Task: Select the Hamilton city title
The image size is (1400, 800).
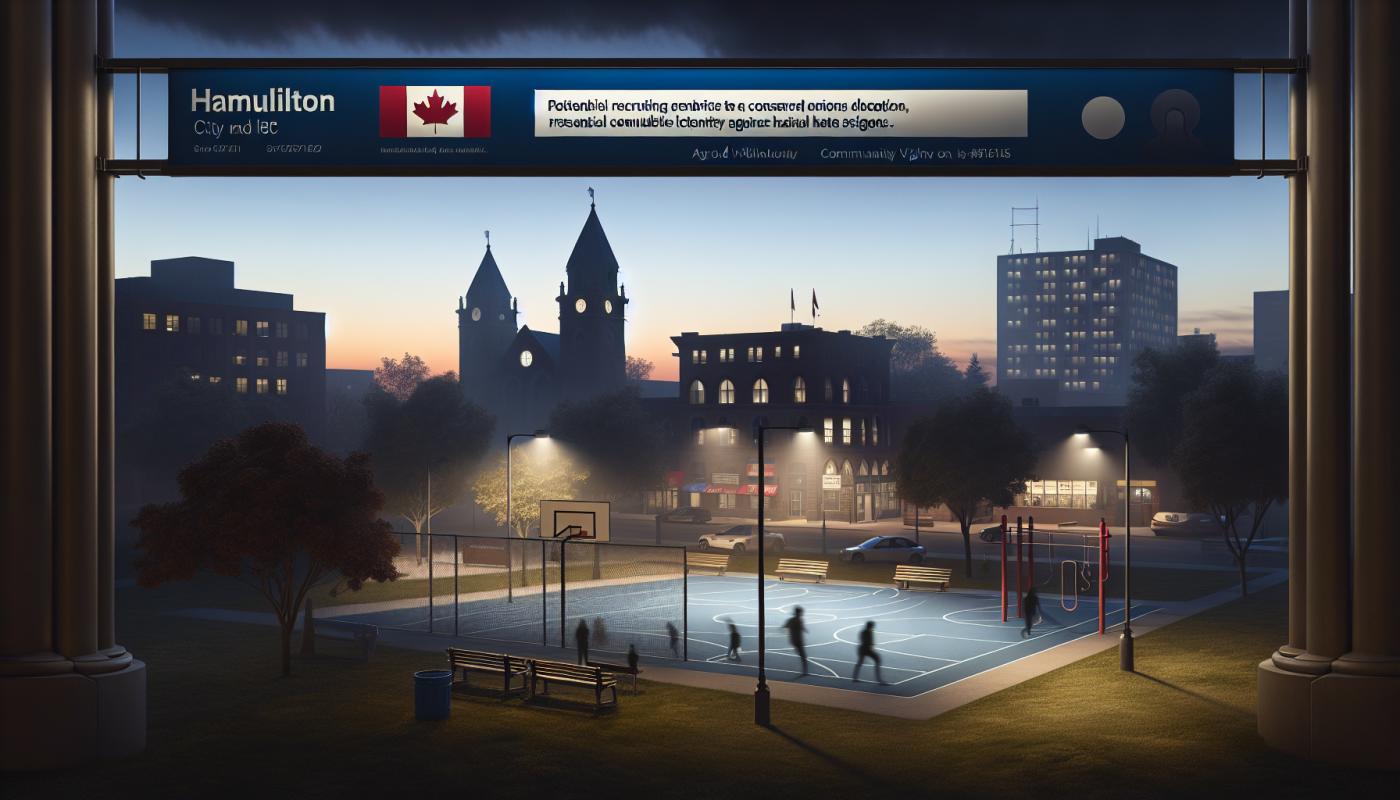Action: click(262, 101)
